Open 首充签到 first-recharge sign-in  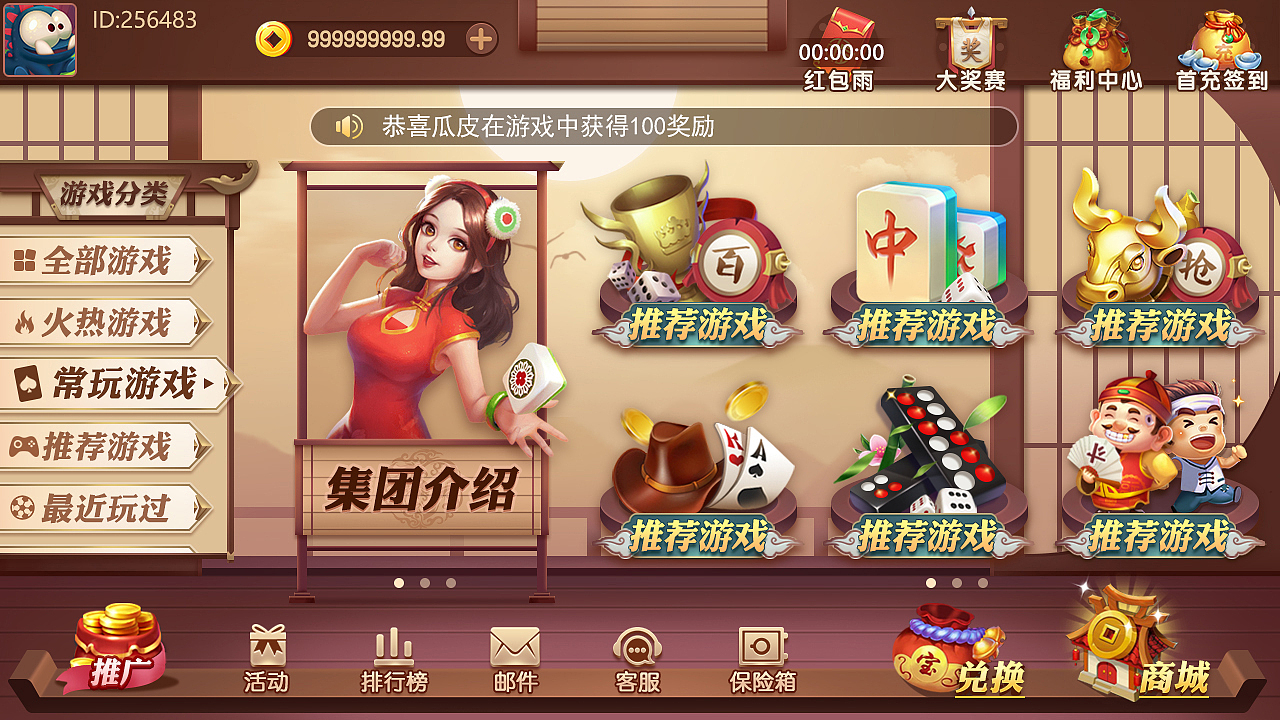pyautogui.click(x=1222, y=40)
